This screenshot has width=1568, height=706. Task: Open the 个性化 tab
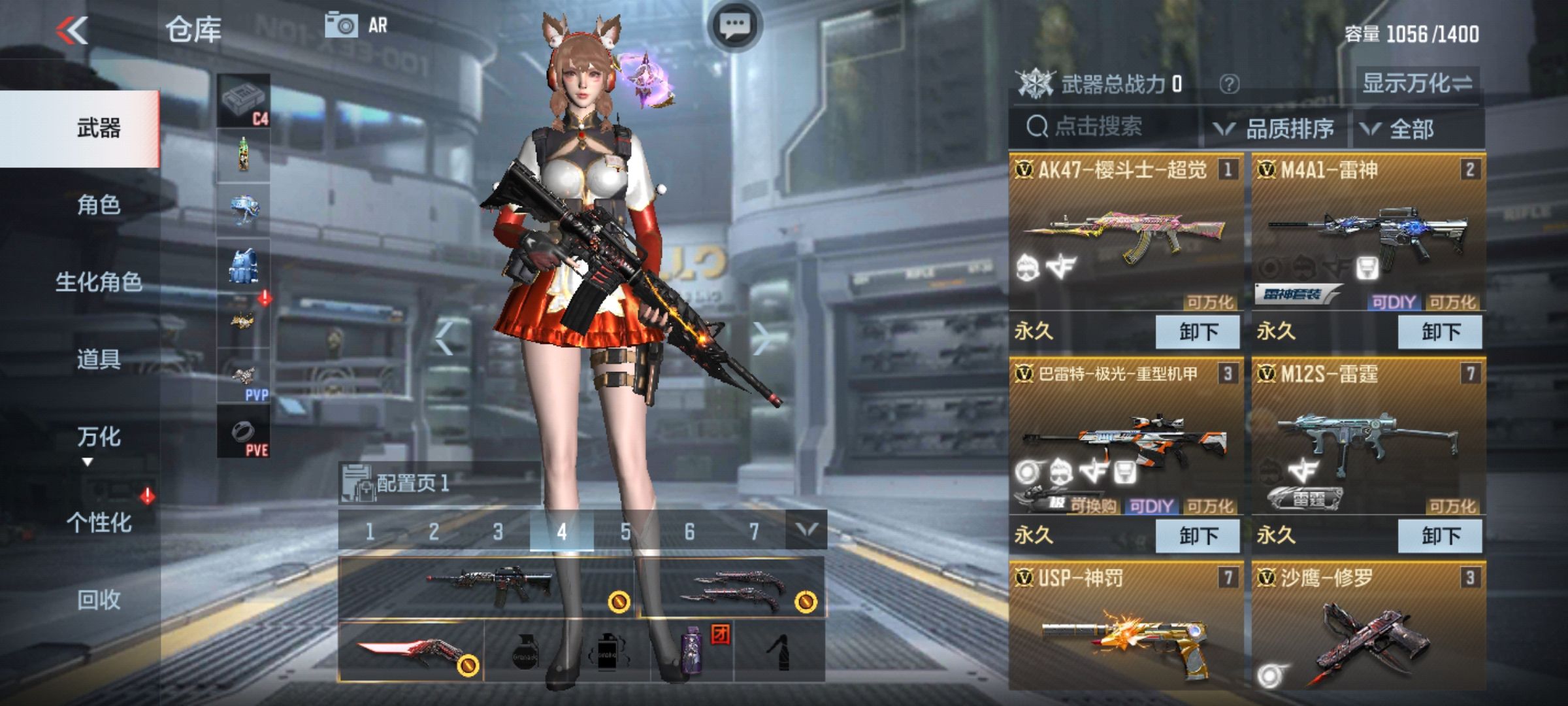(99, 522)
